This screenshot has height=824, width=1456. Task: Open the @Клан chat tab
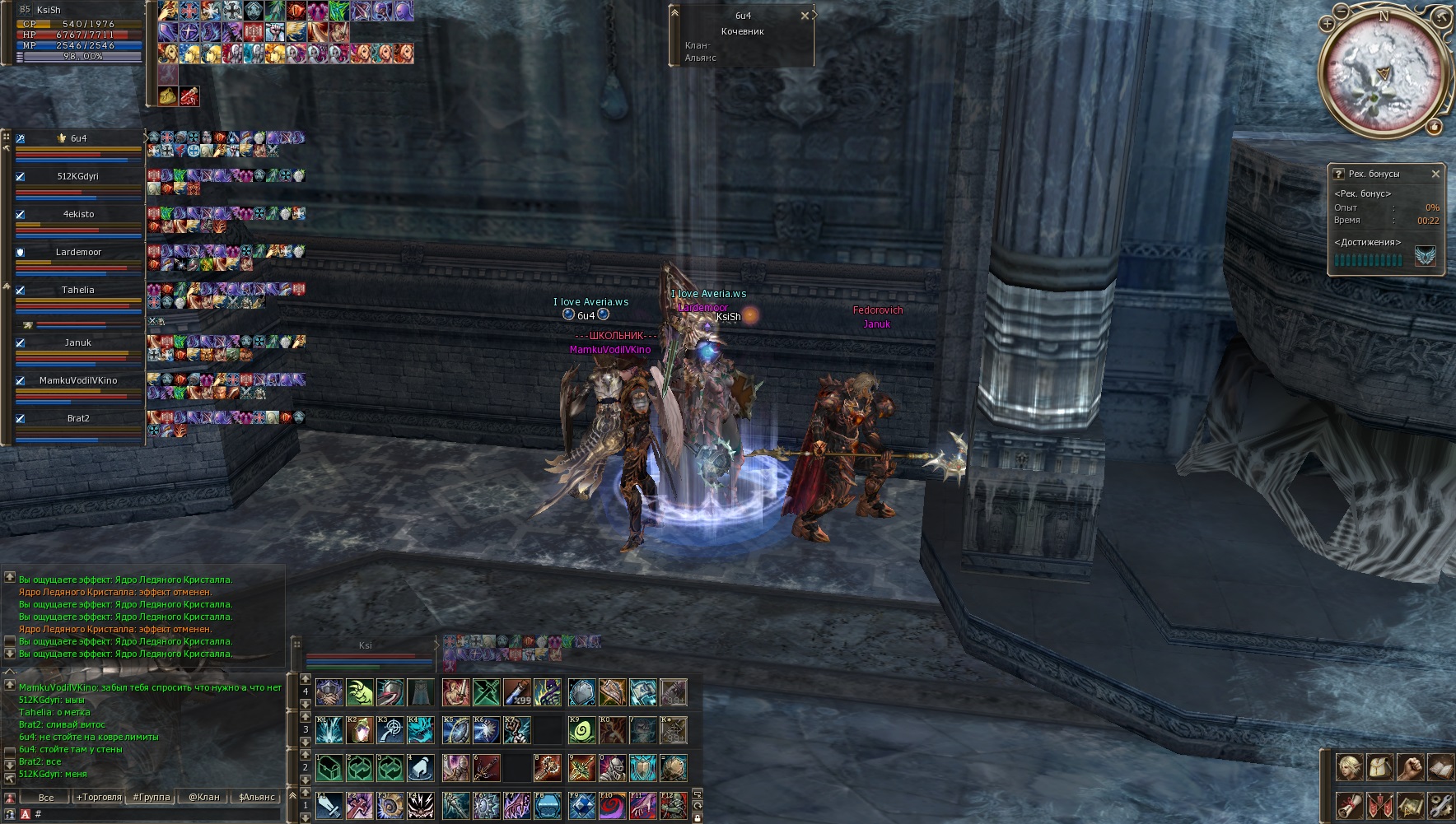pyautogui.click(x=203, y=797)
